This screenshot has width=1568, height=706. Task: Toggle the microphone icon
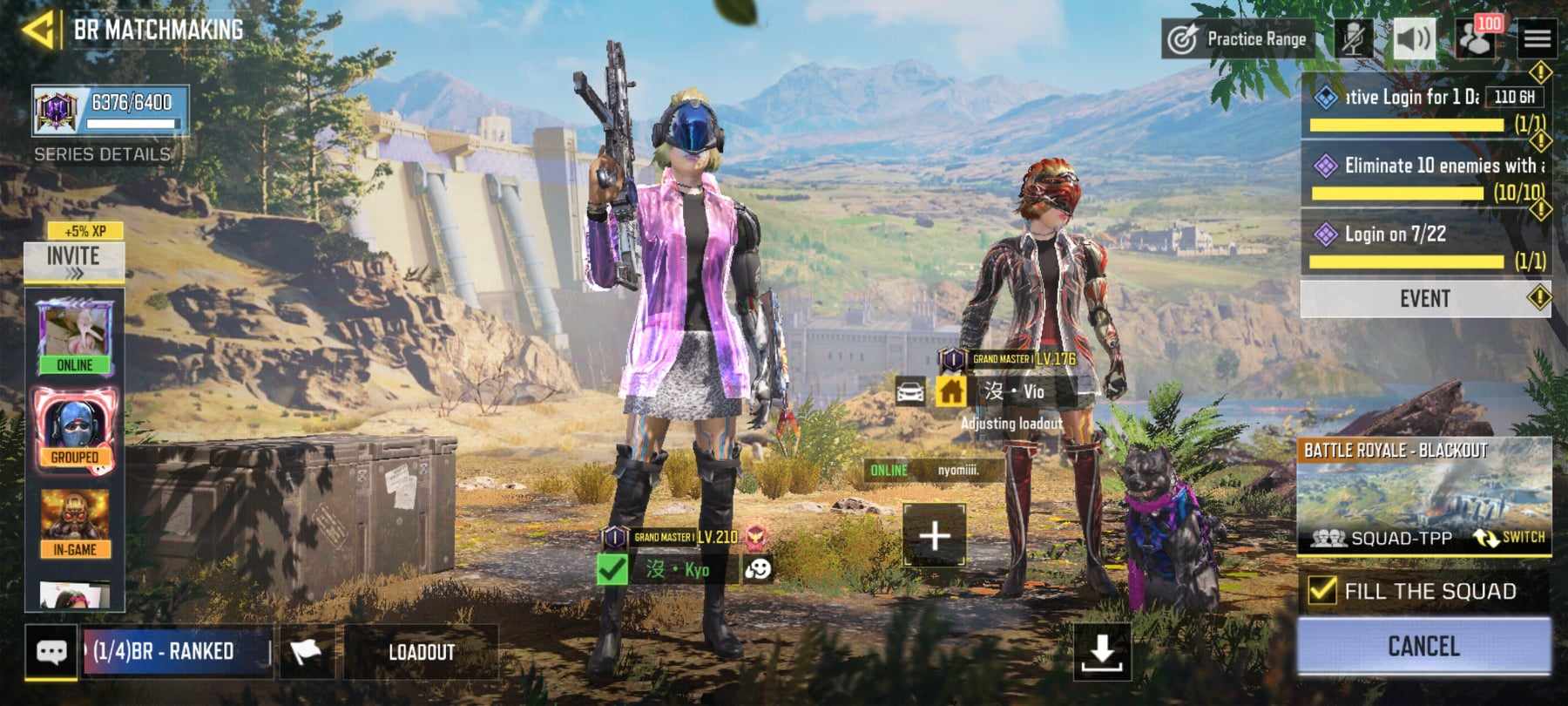tap(1353, 39)
